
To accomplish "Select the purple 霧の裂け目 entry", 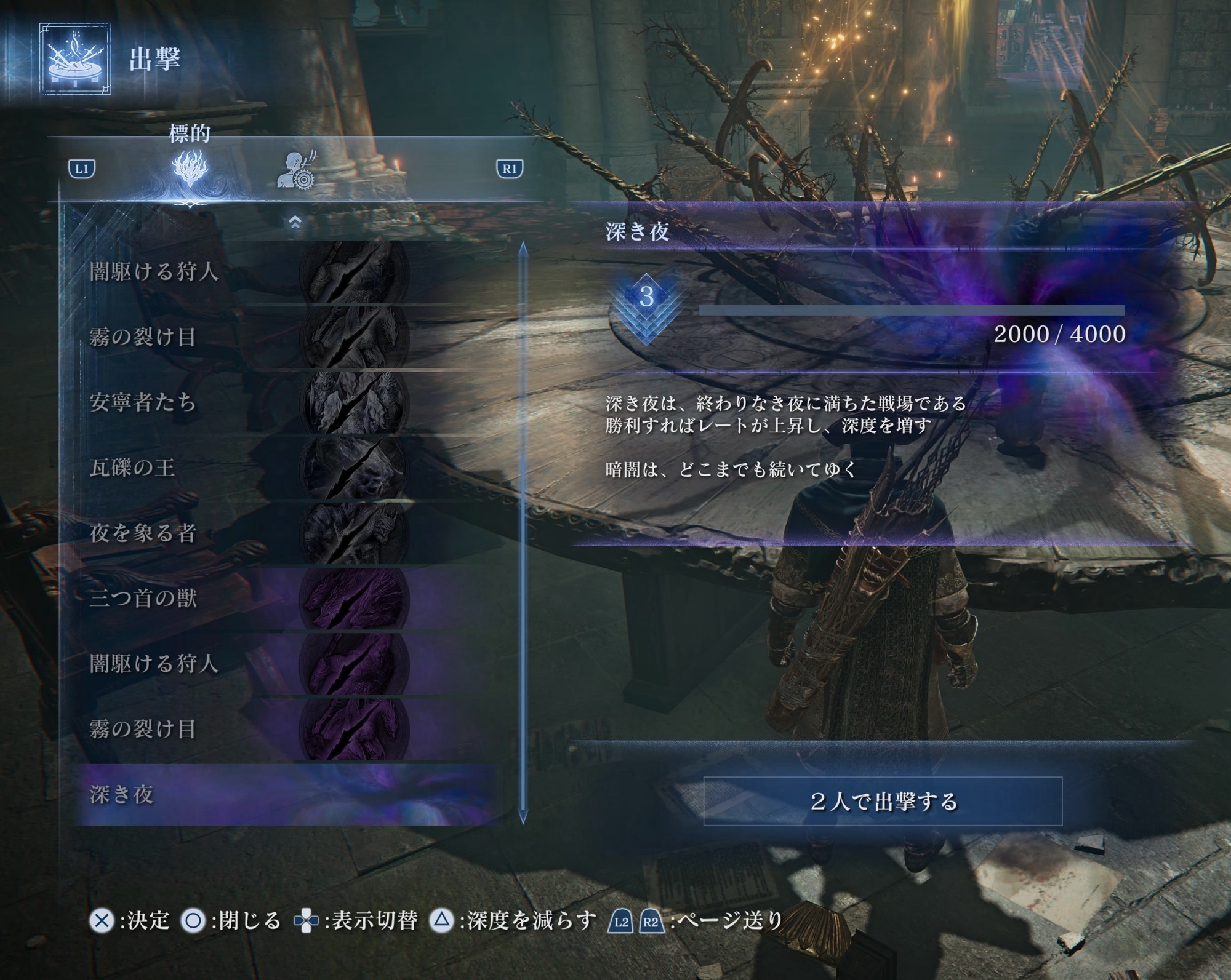I will coord(246,729).
